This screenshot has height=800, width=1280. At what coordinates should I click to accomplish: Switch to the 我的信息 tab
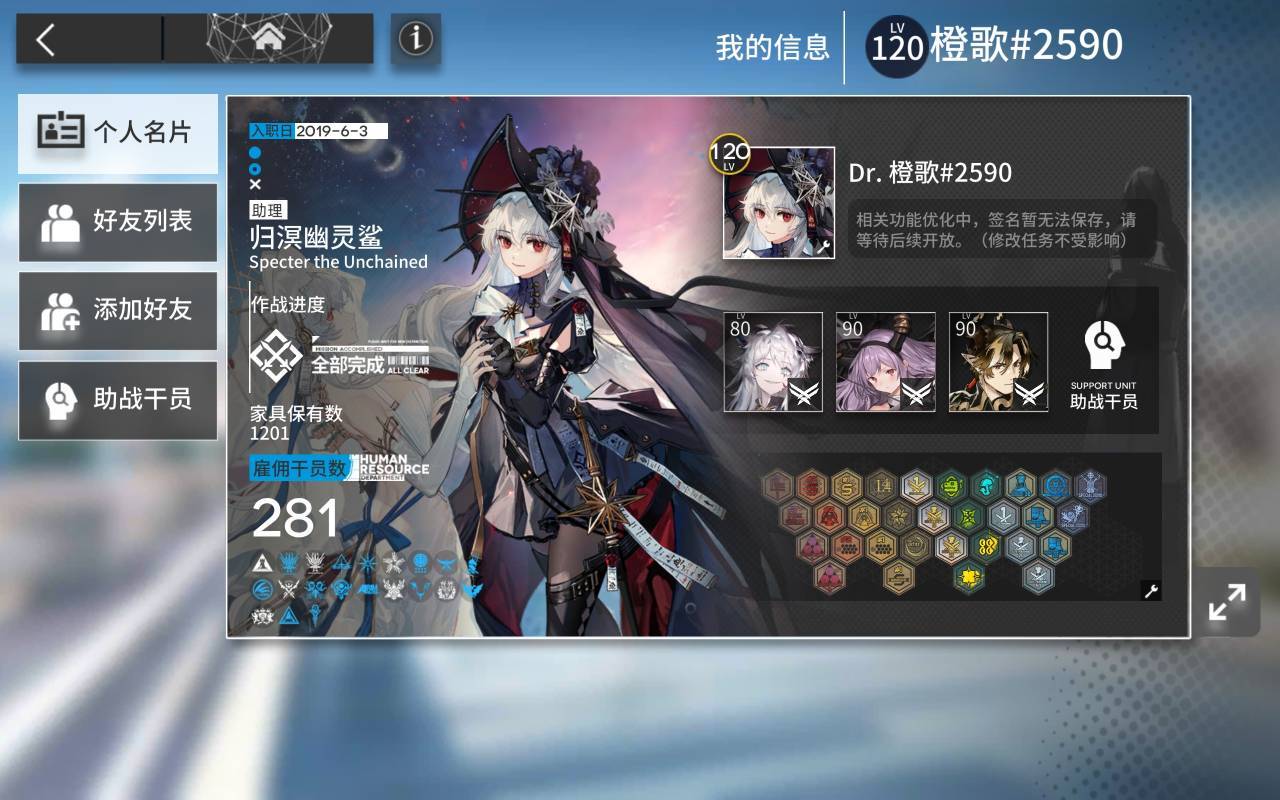(771, 48)
